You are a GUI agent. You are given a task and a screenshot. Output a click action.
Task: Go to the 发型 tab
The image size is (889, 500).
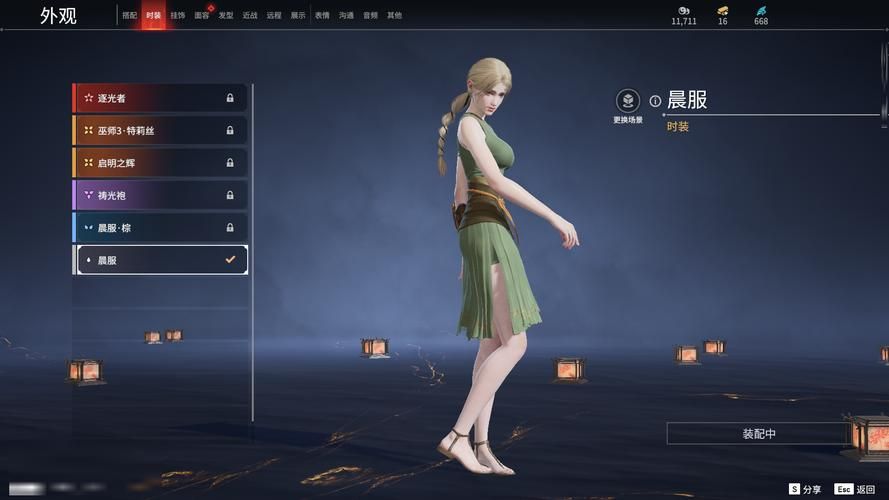(226, 16)
